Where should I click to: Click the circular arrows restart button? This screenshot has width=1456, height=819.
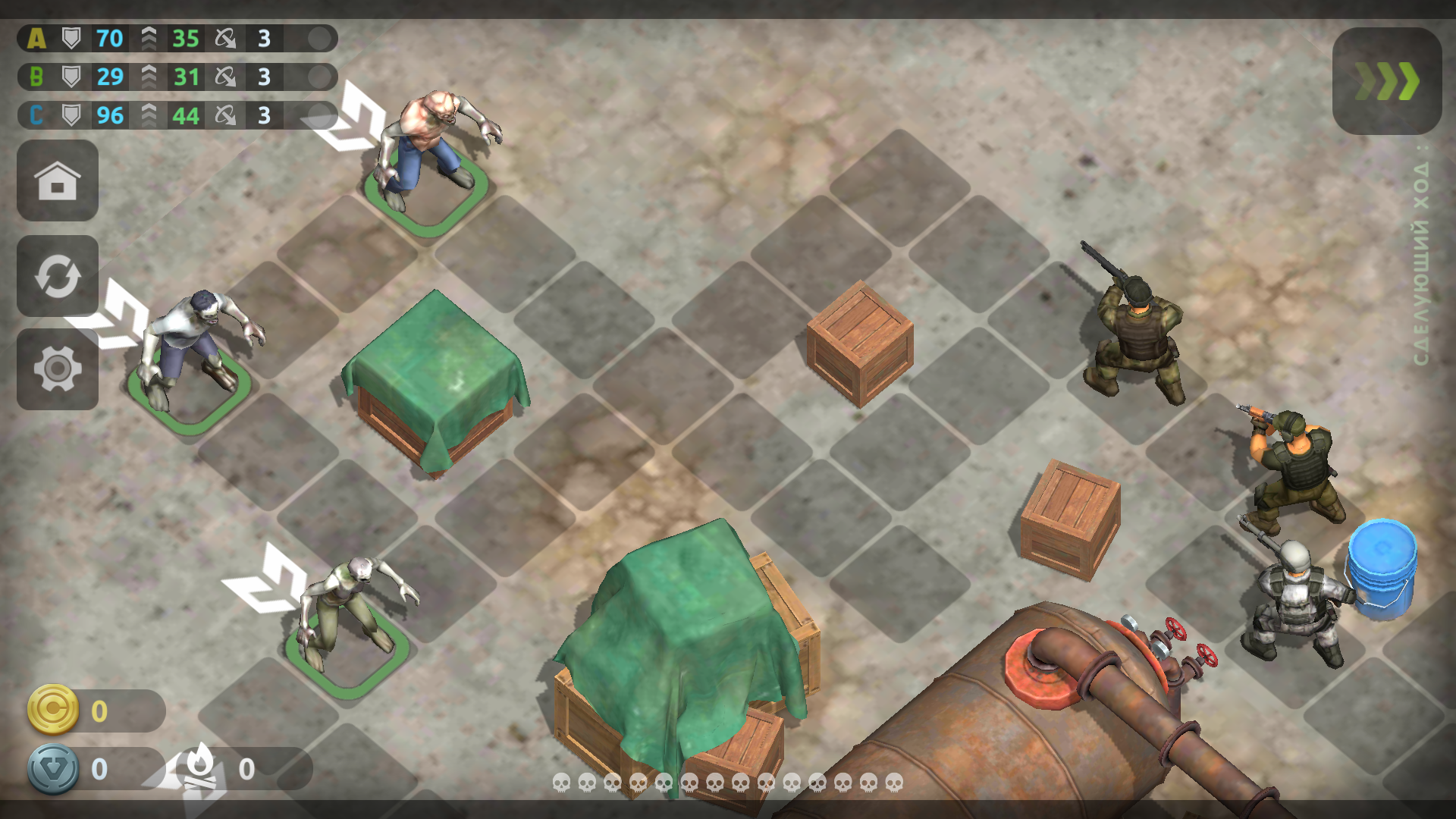[58, 276]
